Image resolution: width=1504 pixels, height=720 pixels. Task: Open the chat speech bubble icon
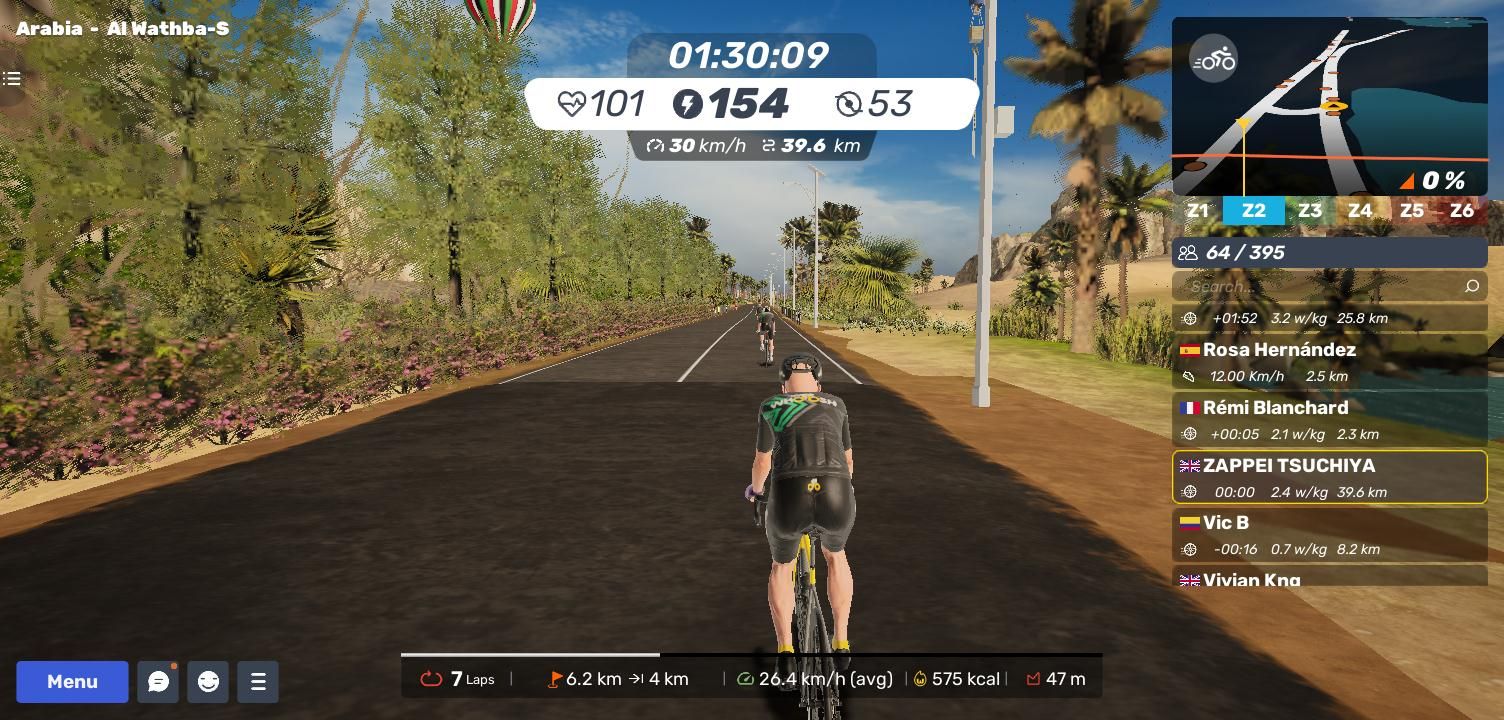[x=158, y=682]
